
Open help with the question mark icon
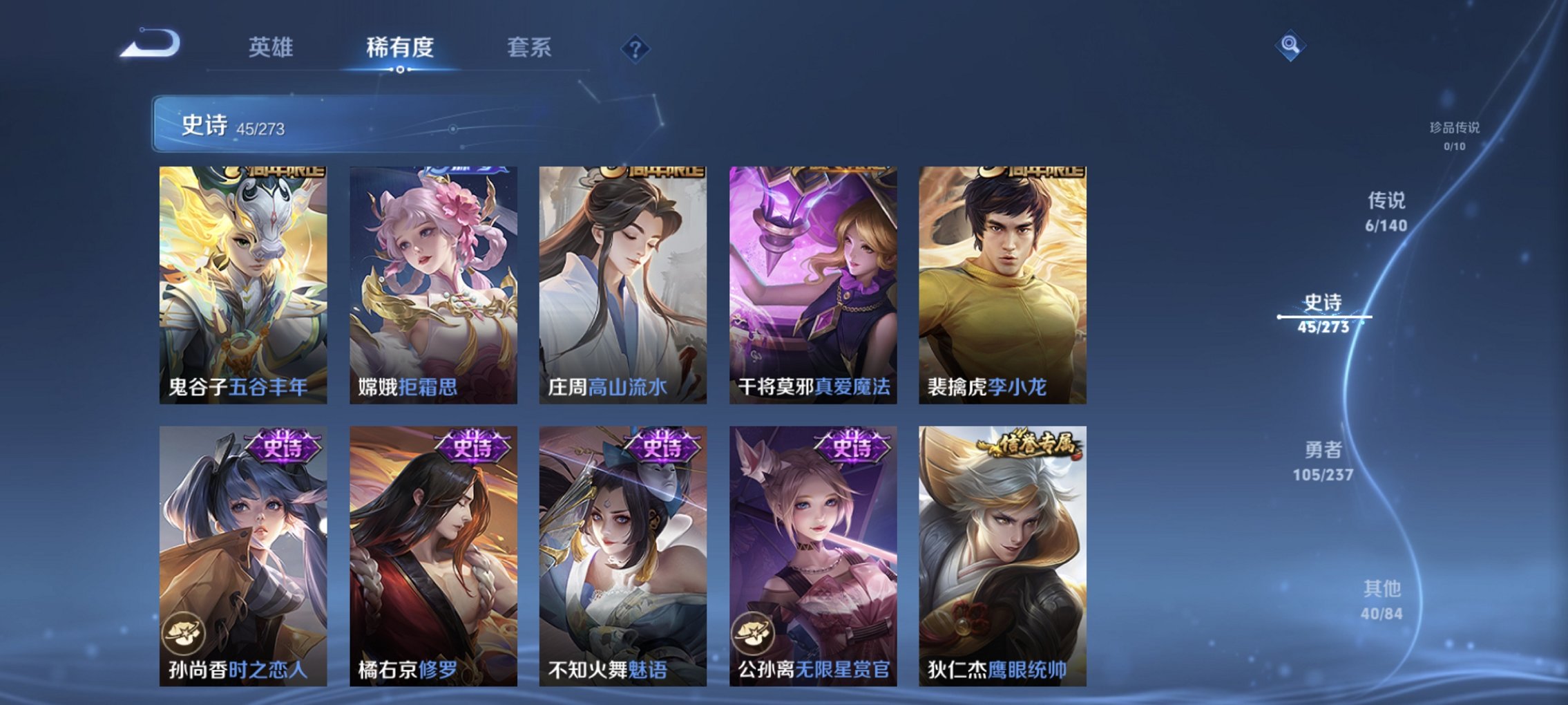click(636, 48)
